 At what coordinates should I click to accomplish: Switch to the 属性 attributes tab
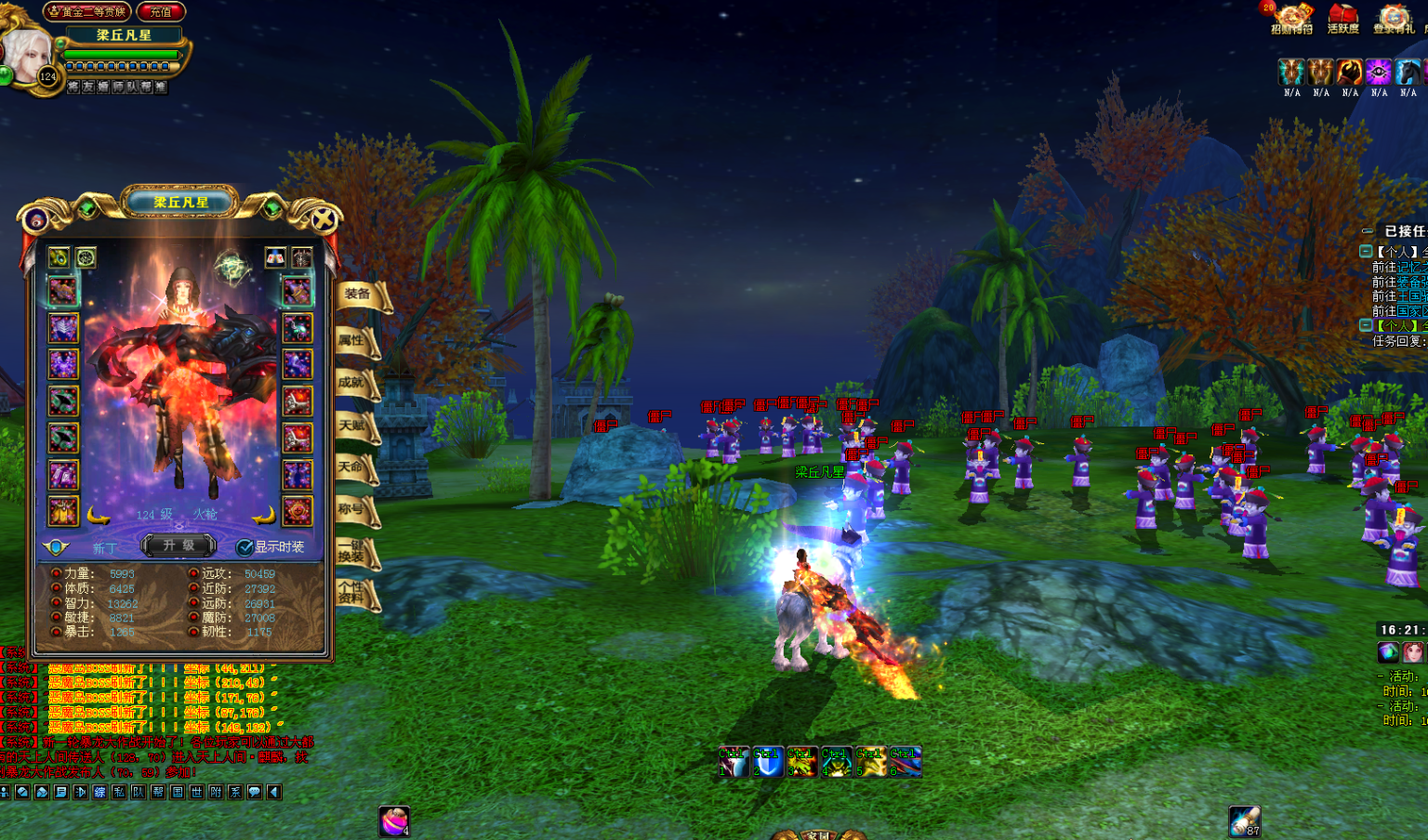pyautogui.click(x=353, y=341)
